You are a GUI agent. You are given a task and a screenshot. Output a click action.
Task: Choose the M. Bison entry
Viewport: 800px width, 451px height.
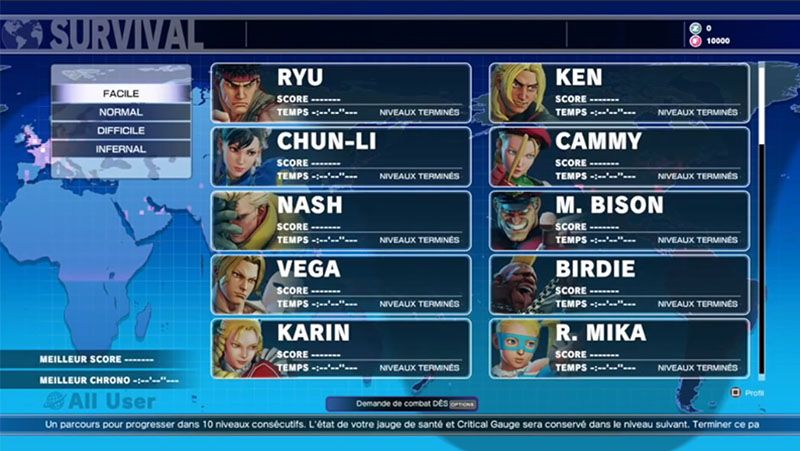pos(619,221)
